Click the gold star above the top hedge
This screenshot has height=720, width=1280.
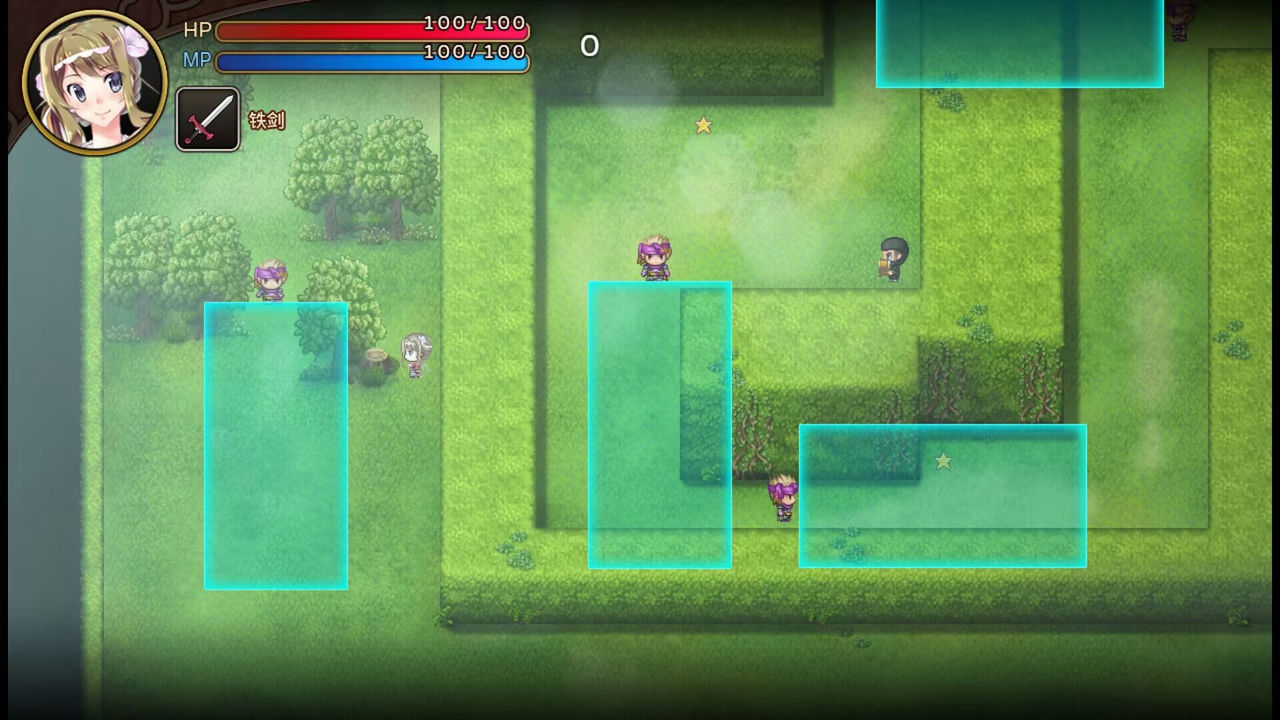703,125
